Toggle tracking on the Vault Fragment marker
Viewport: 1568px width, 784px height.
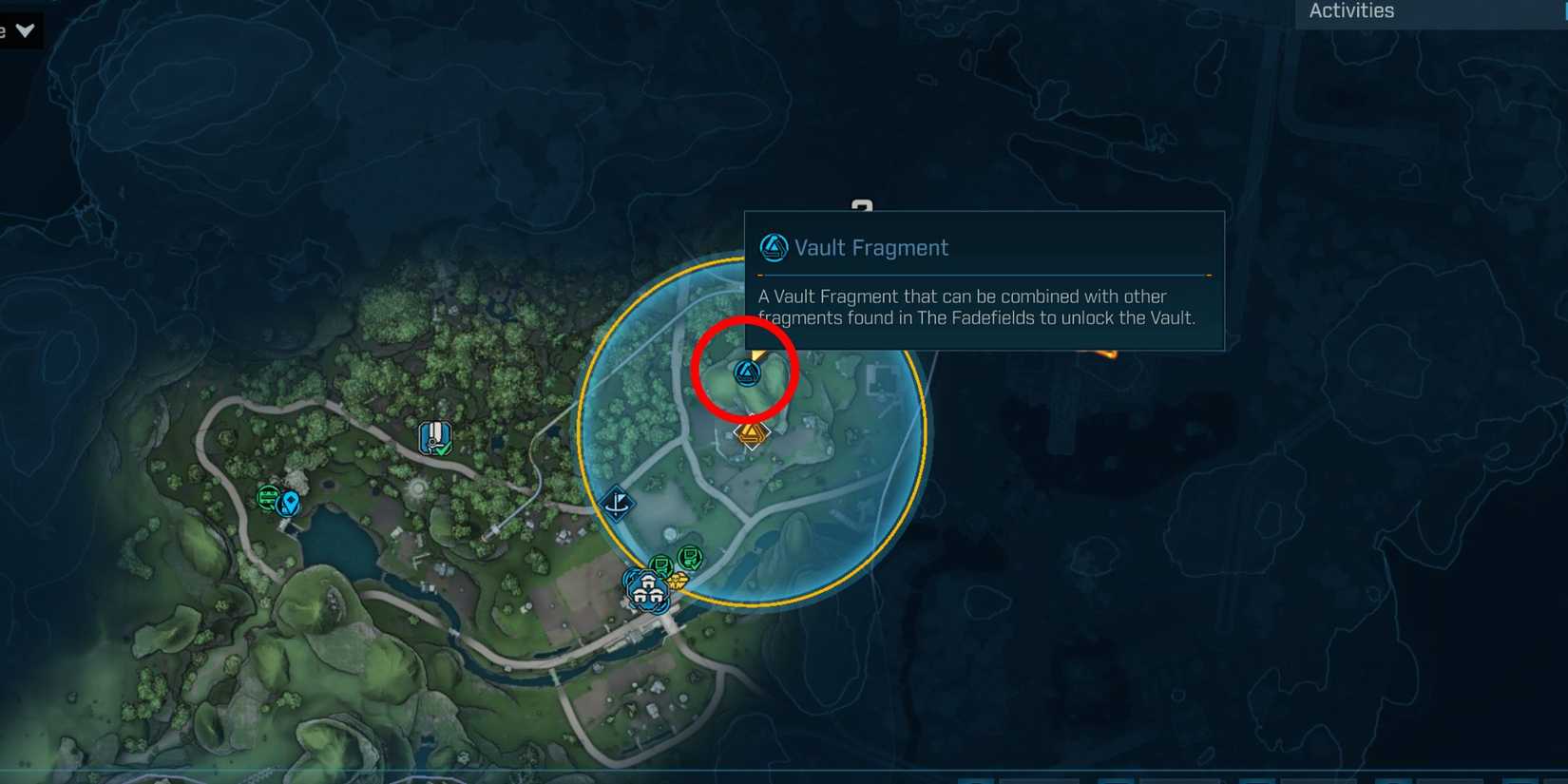pyautogui.click(x=747, y=373)
